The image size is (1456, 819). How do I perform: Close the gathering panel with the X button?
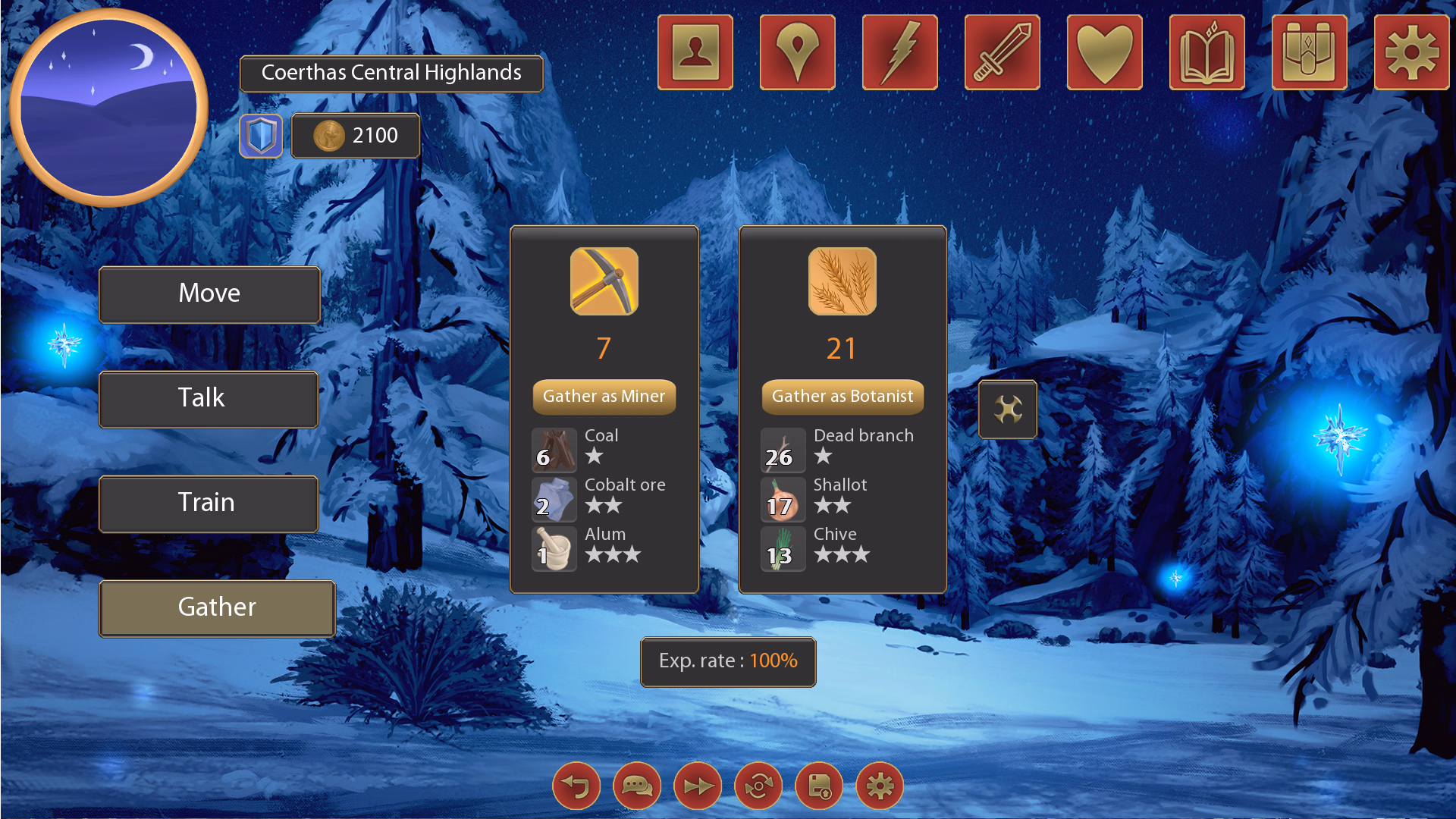(x=1007, y=409)
